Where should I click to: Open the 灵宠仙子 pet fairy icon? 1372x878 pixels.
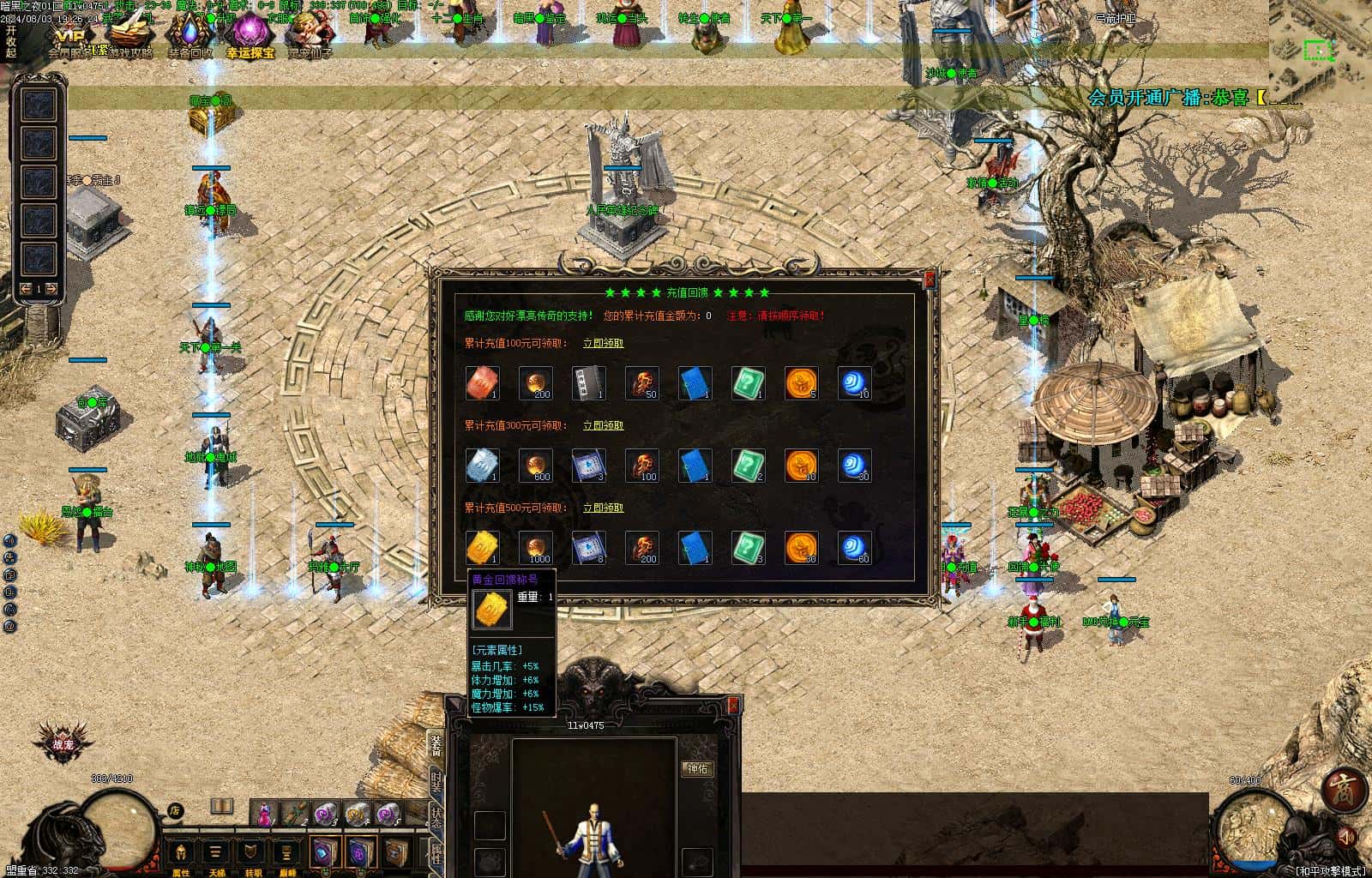coord(309,34)
